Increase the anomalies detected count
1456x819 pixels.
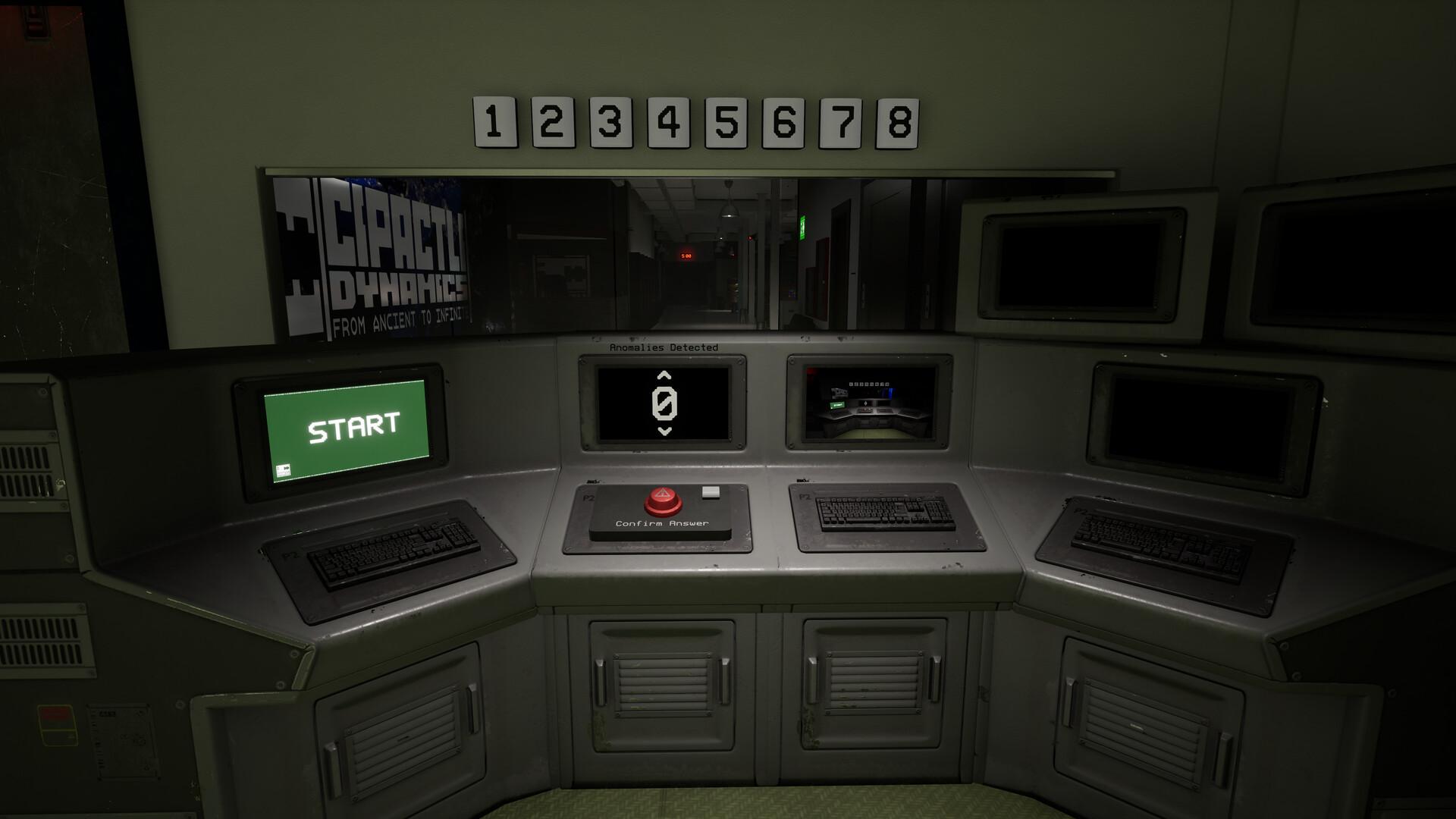pos(664,375)
